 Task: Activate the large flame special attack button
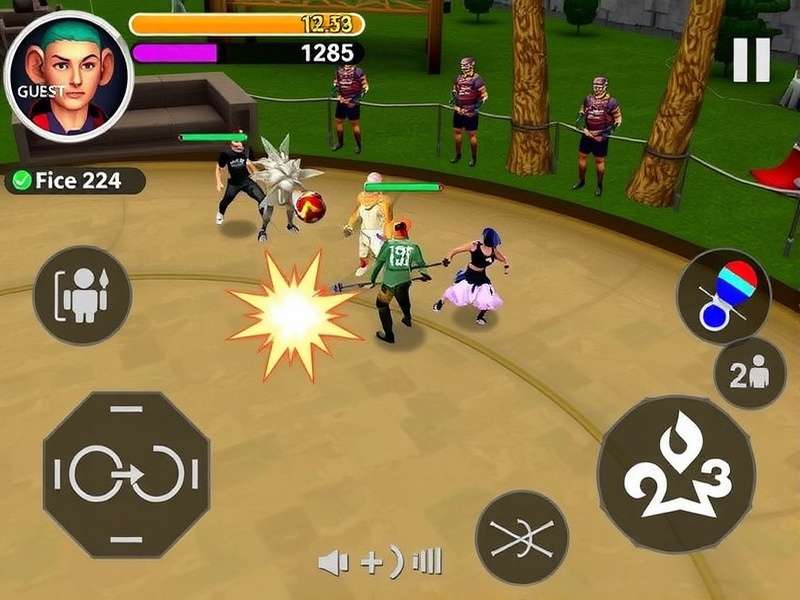(x=675, y=473)
